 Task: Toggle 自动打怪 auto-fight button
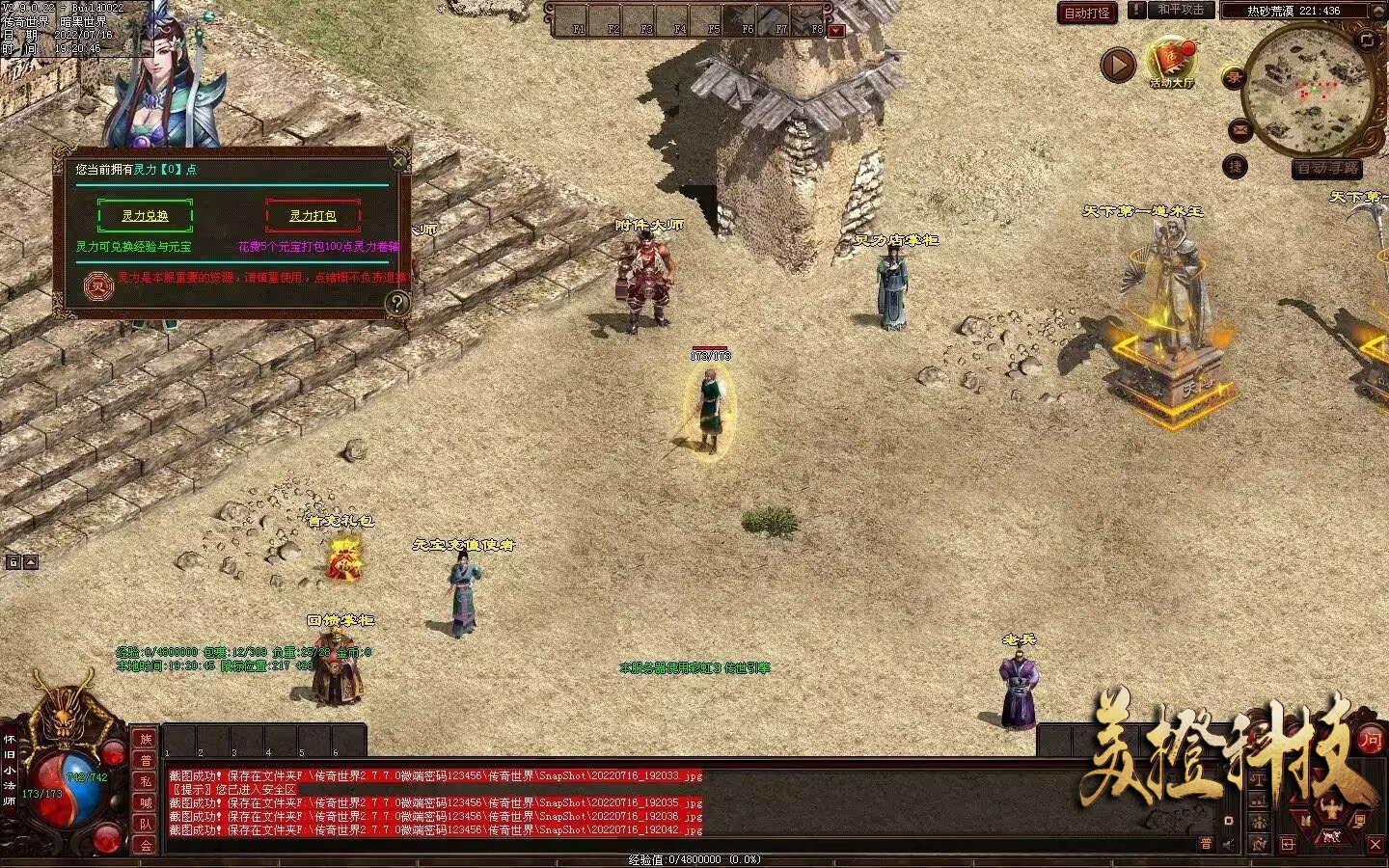tap(1087, 13)
